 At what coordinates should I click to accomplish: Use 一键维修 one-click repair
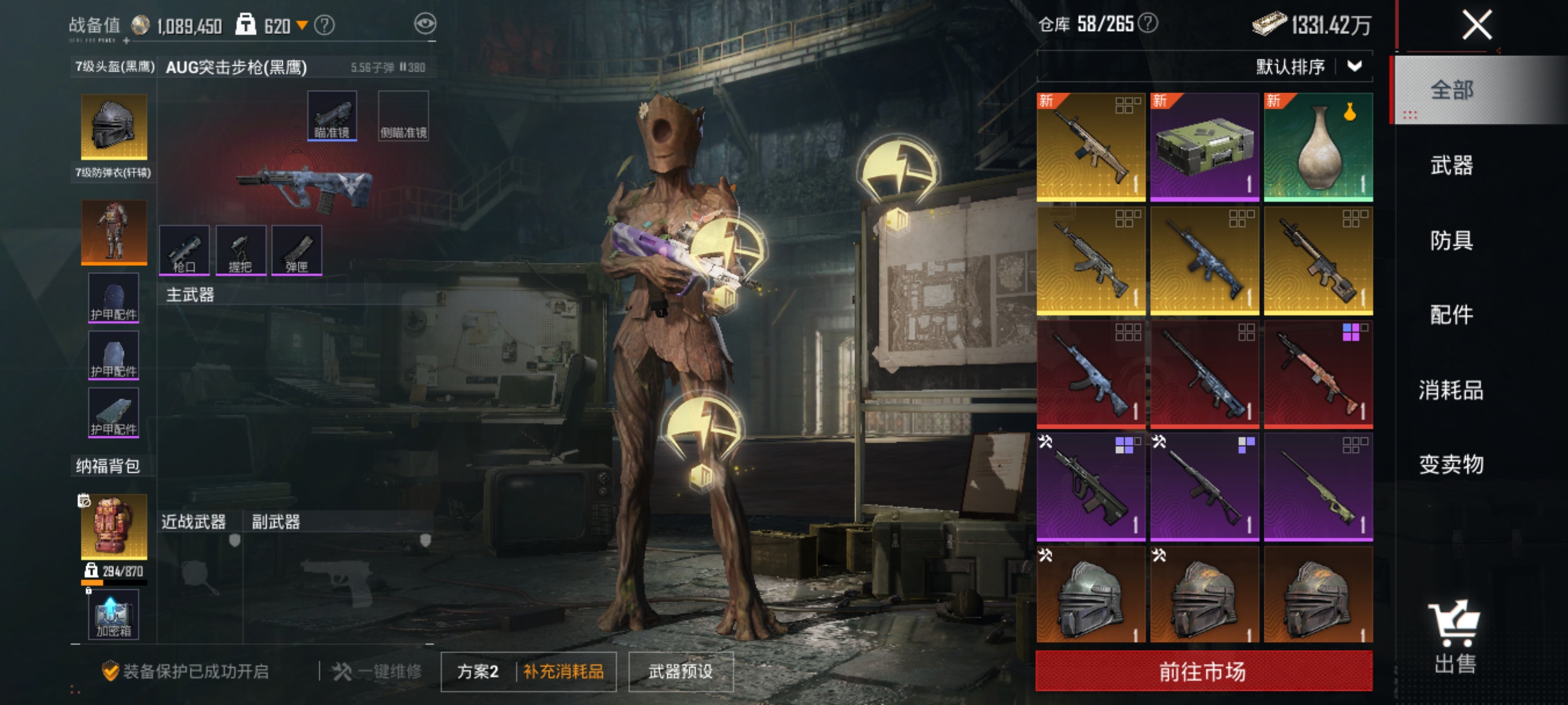click(x=378, y=671)
